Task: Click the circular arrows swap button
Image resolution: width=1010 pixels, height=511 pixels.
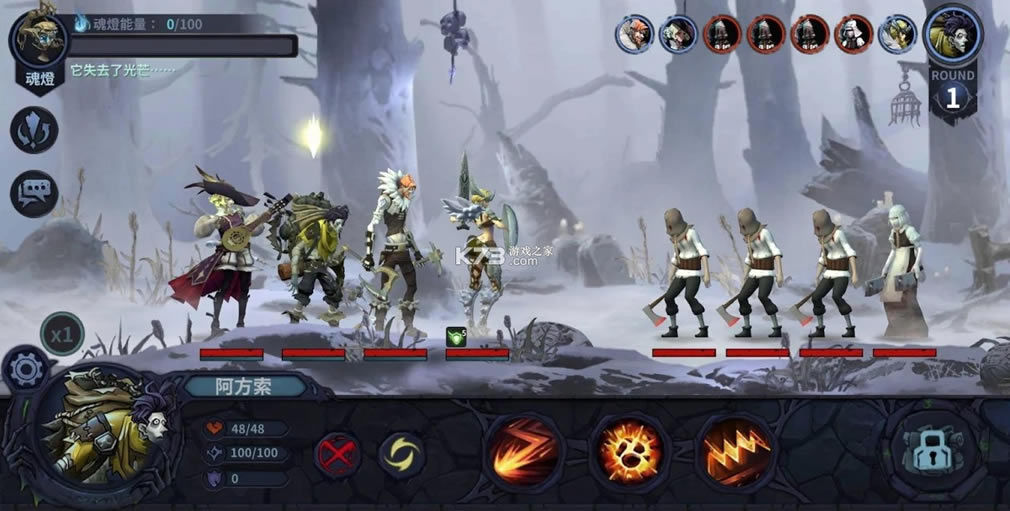Action: pyautogui.click(x=34, y=130)
